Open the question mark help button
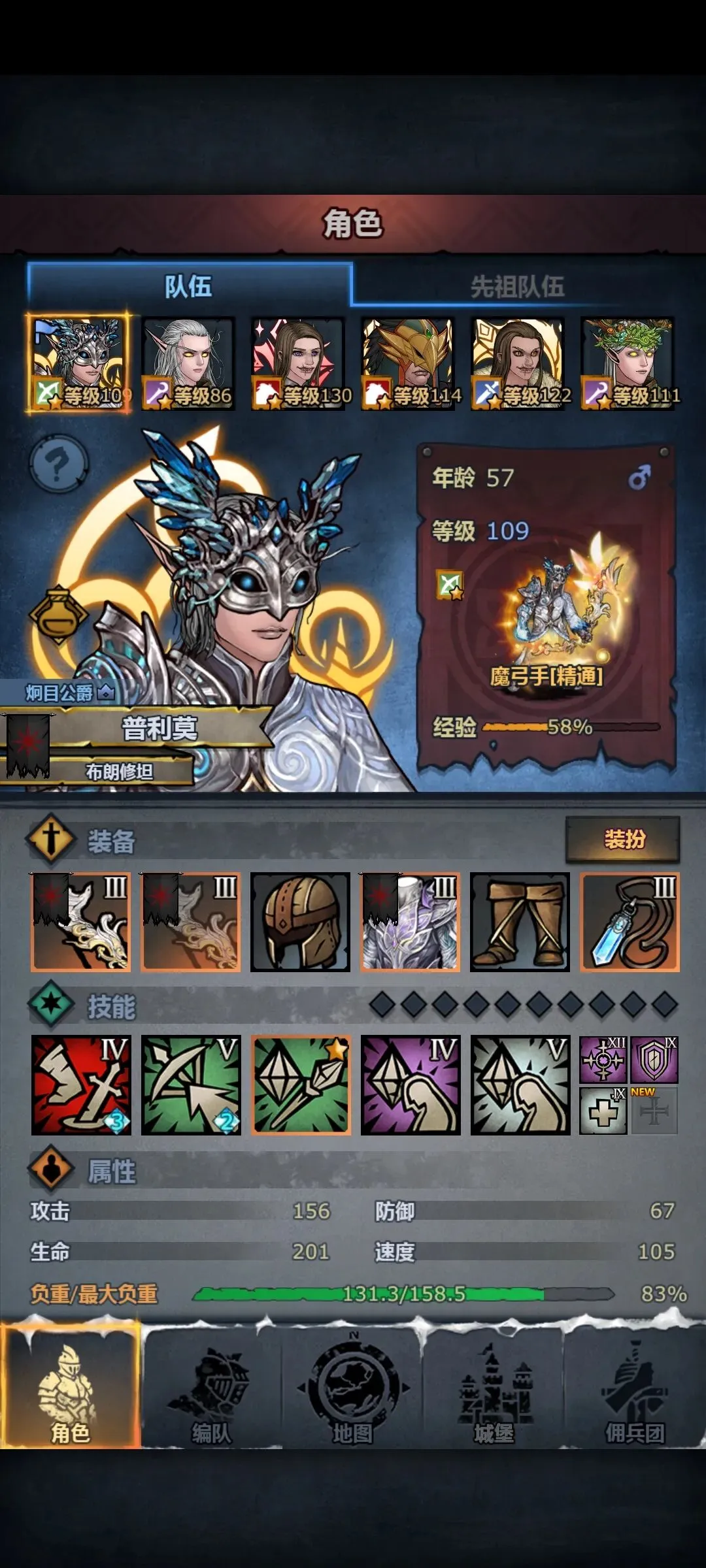706x1568 pixels. [58, 464]
